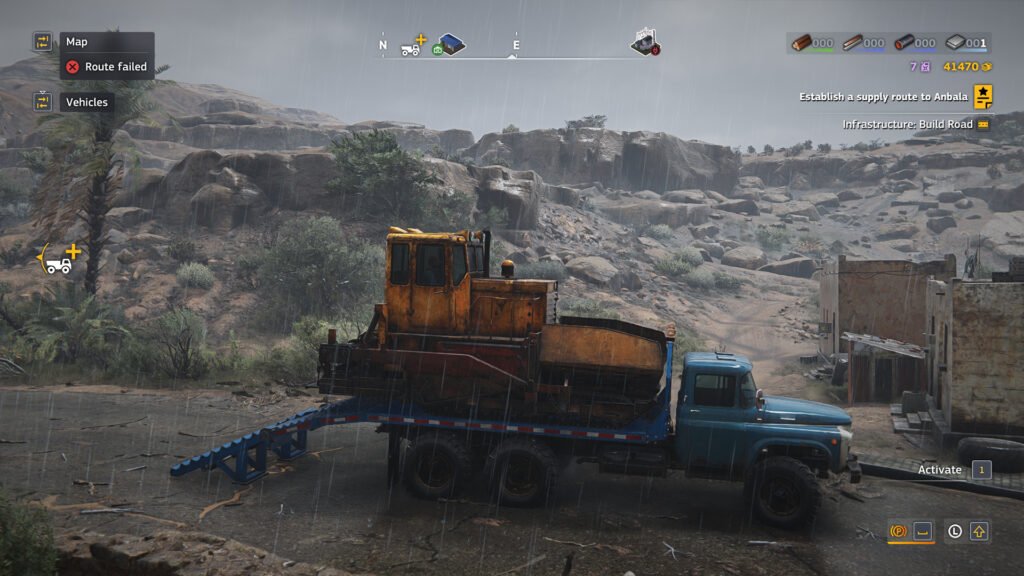The width and height of the screenshot is (1024, 576).
Task: Click the circled L low gear indicator
Action: (955, 531)
